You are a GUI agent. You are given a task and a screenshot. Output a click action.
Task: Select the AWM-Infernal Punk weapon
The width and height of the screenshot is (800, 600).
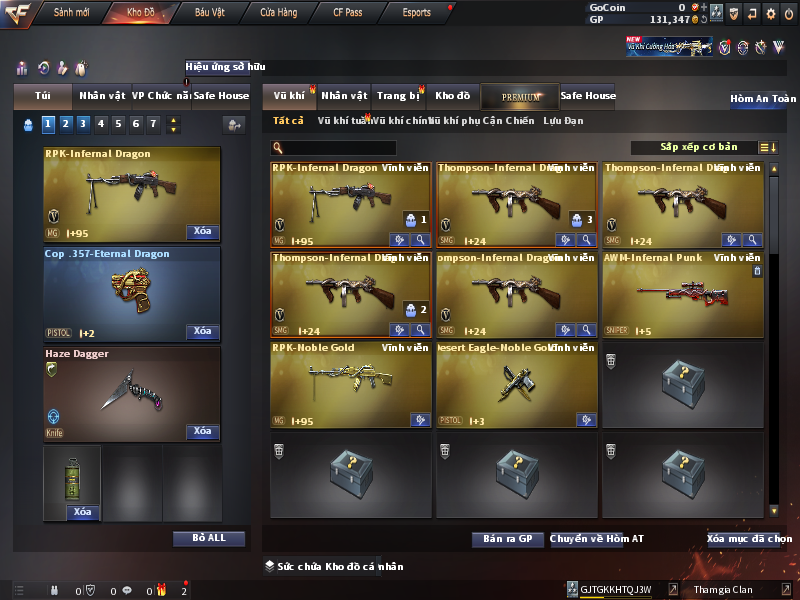coord(682,294)
